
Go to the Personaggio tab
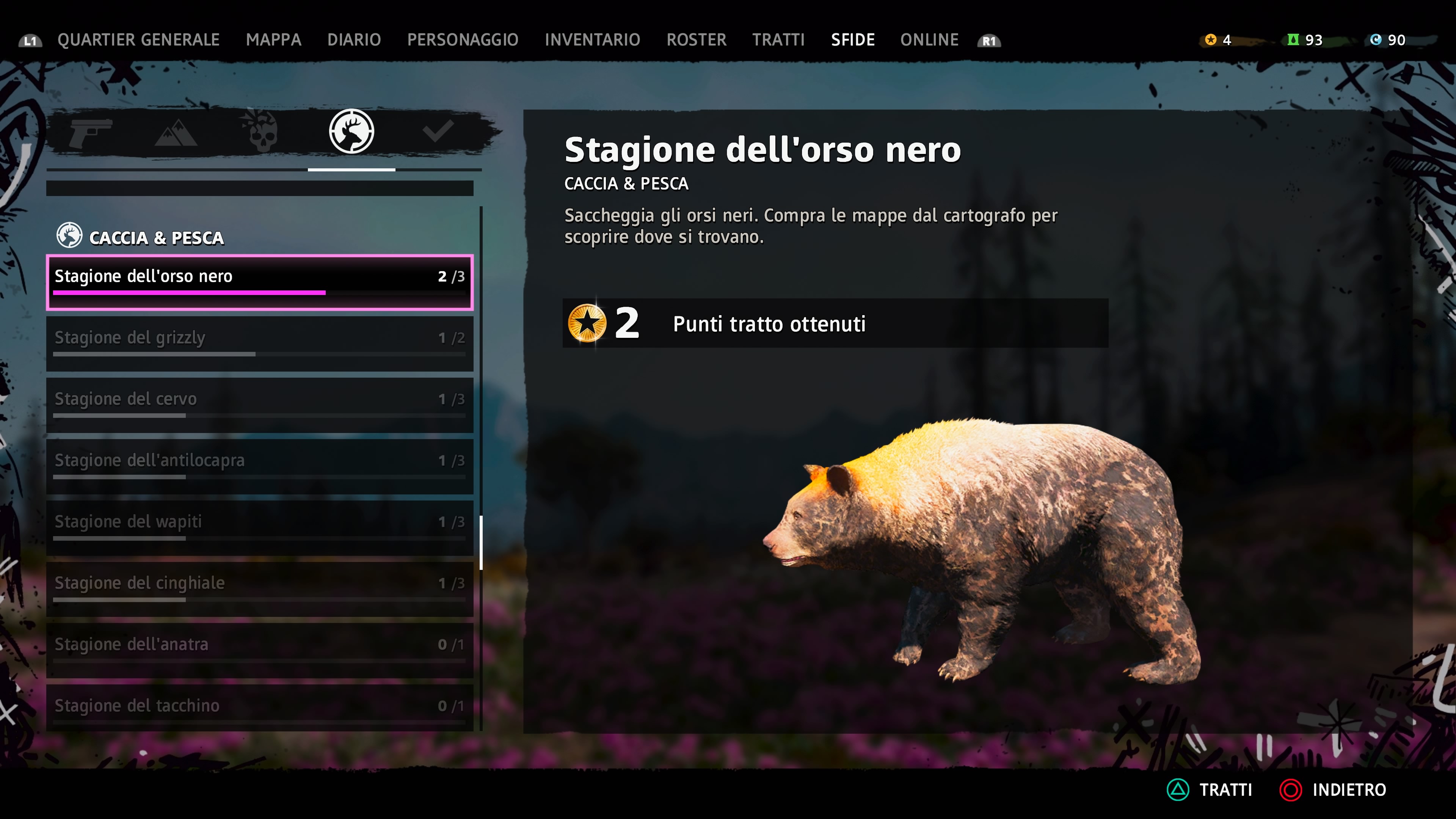tap(462, 40)
